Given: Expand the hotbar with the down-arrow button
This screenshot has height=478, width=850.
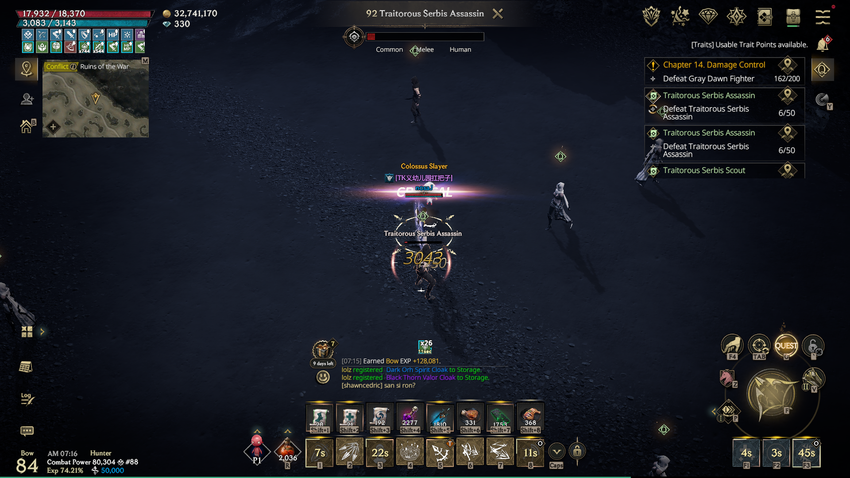Looking at the screenshot, I should pyautogui.click(x=556, y=452).
